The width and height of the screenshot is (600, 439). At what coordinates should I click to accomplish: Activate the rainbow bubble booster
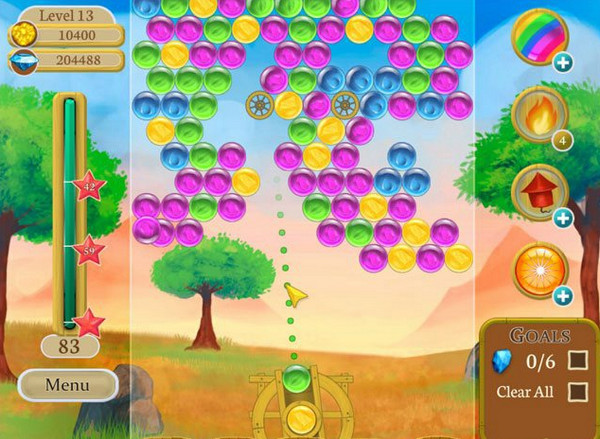coord(538,36)
